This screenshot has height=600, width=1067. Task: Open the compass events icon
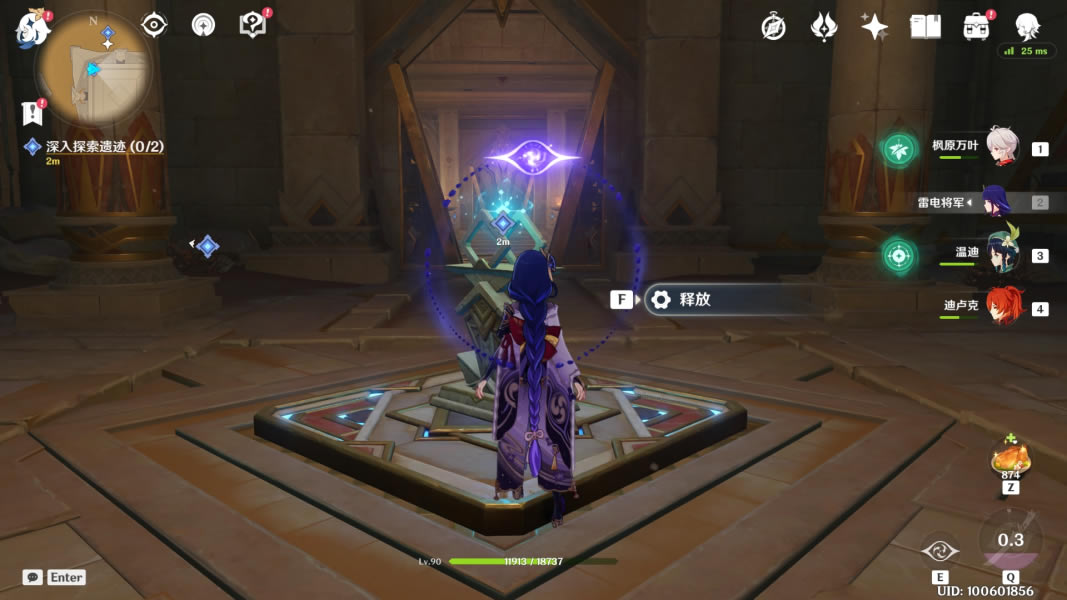click(x=773, y=27)
